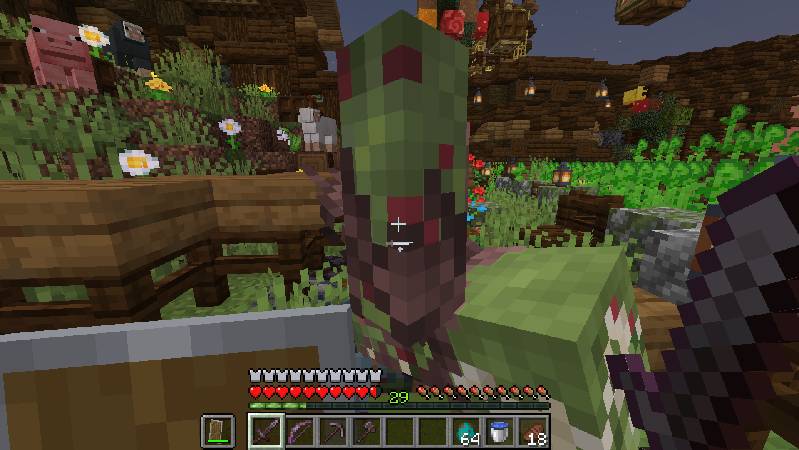Choose the pickaxe hotbar slot

click(333, 432)
